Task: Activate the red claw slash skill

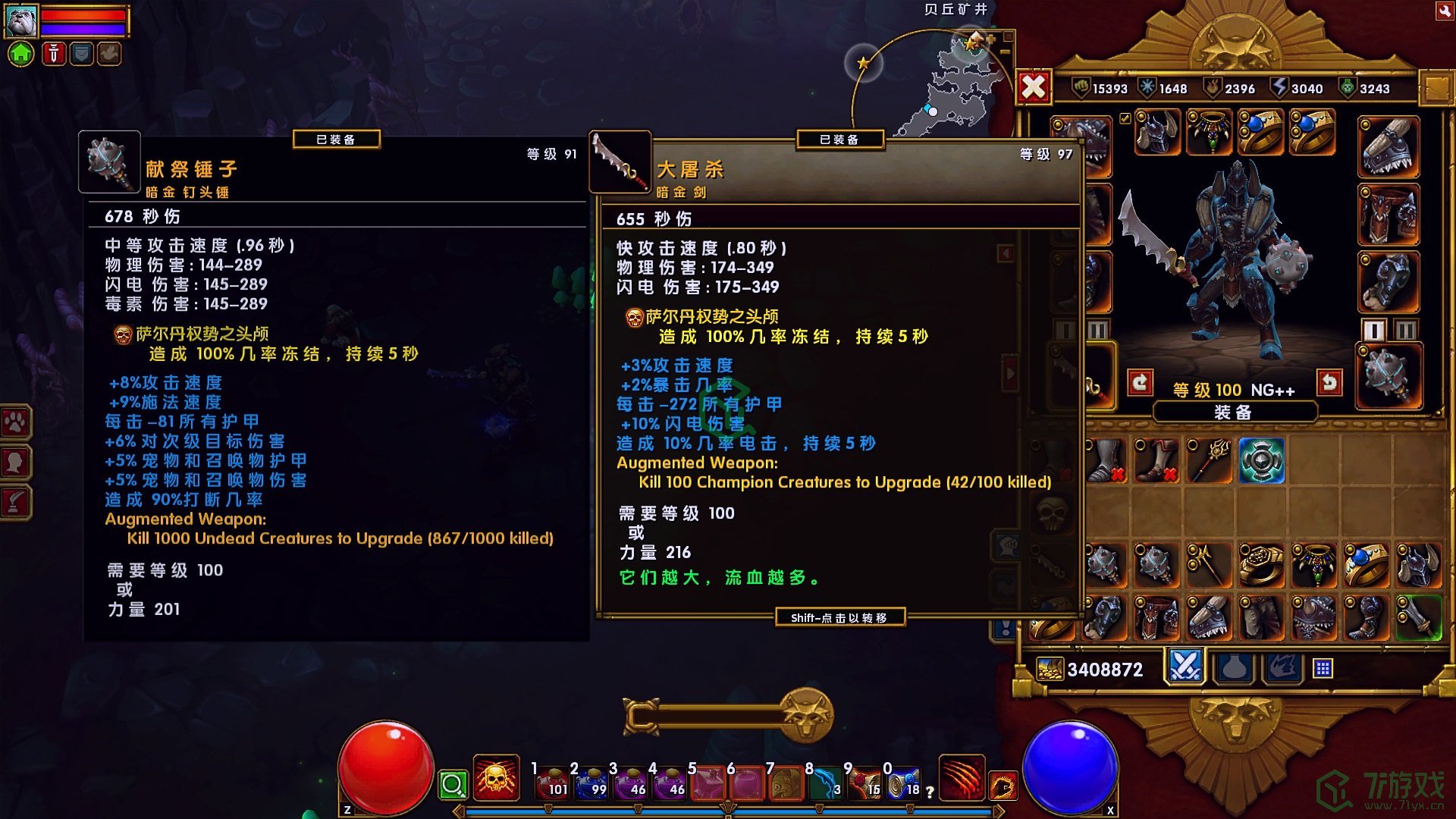Action: (x=962, y=779)
